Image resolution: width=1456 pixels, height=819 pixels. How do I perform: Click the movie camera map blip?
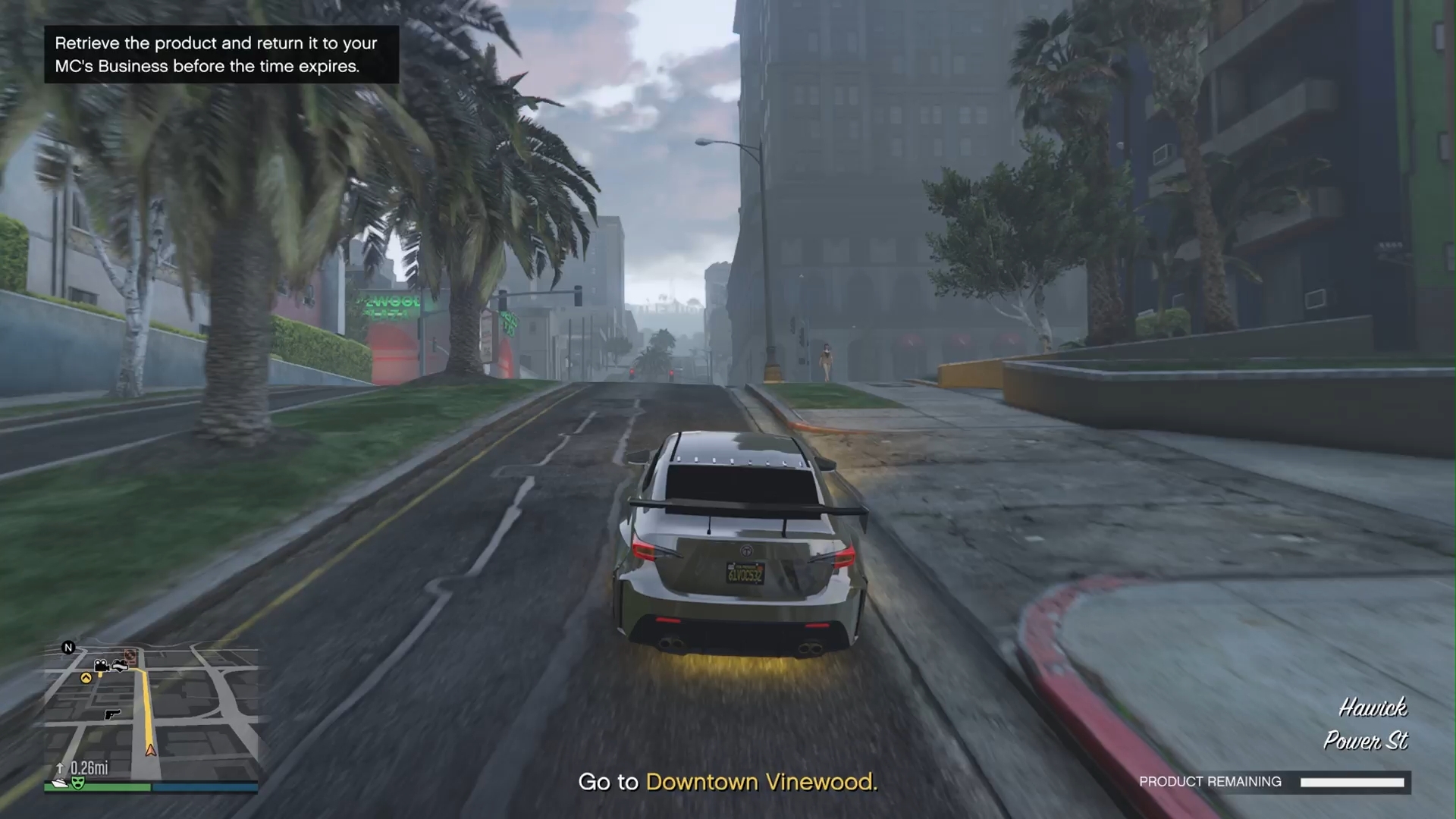point(102,667)
